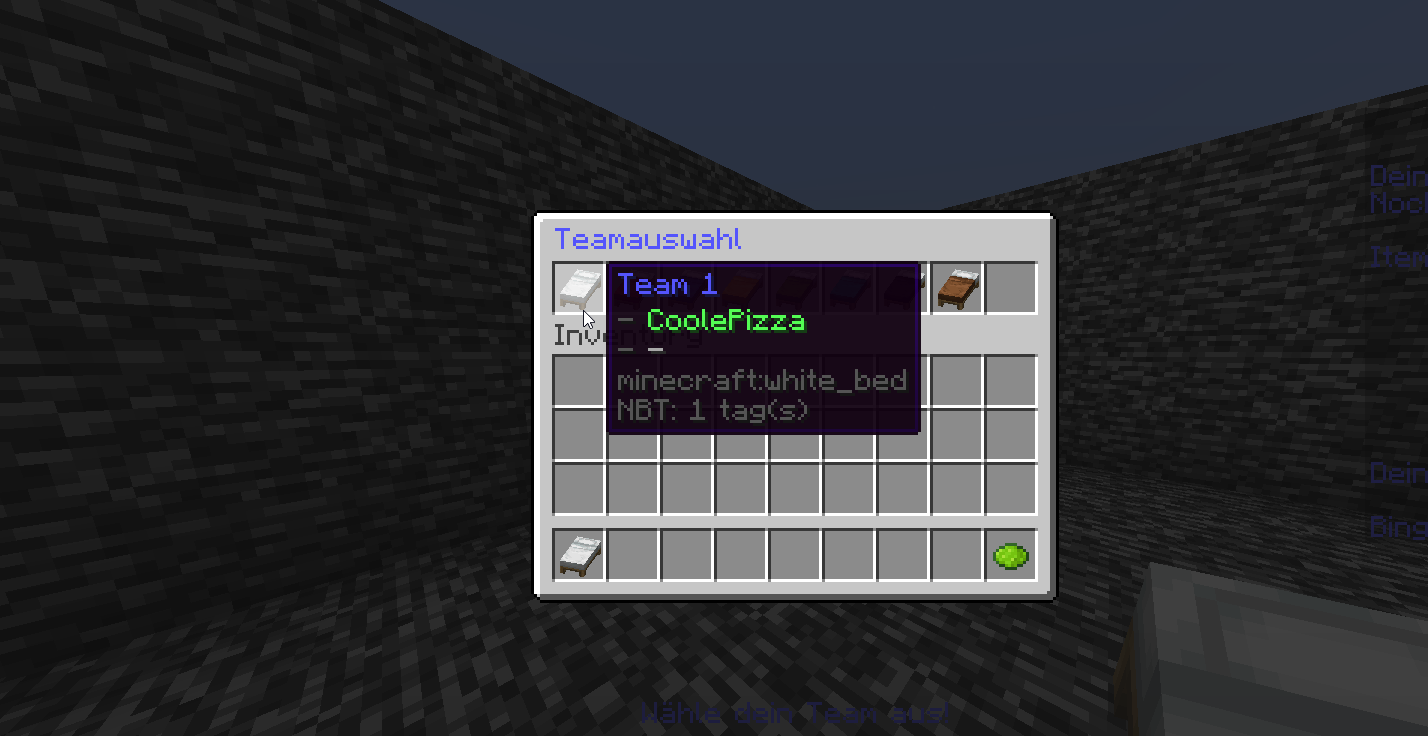Screen dimensions: 1428x736
Task: Select the white bed in the hotbar
Action: click(x=578, y=556)
